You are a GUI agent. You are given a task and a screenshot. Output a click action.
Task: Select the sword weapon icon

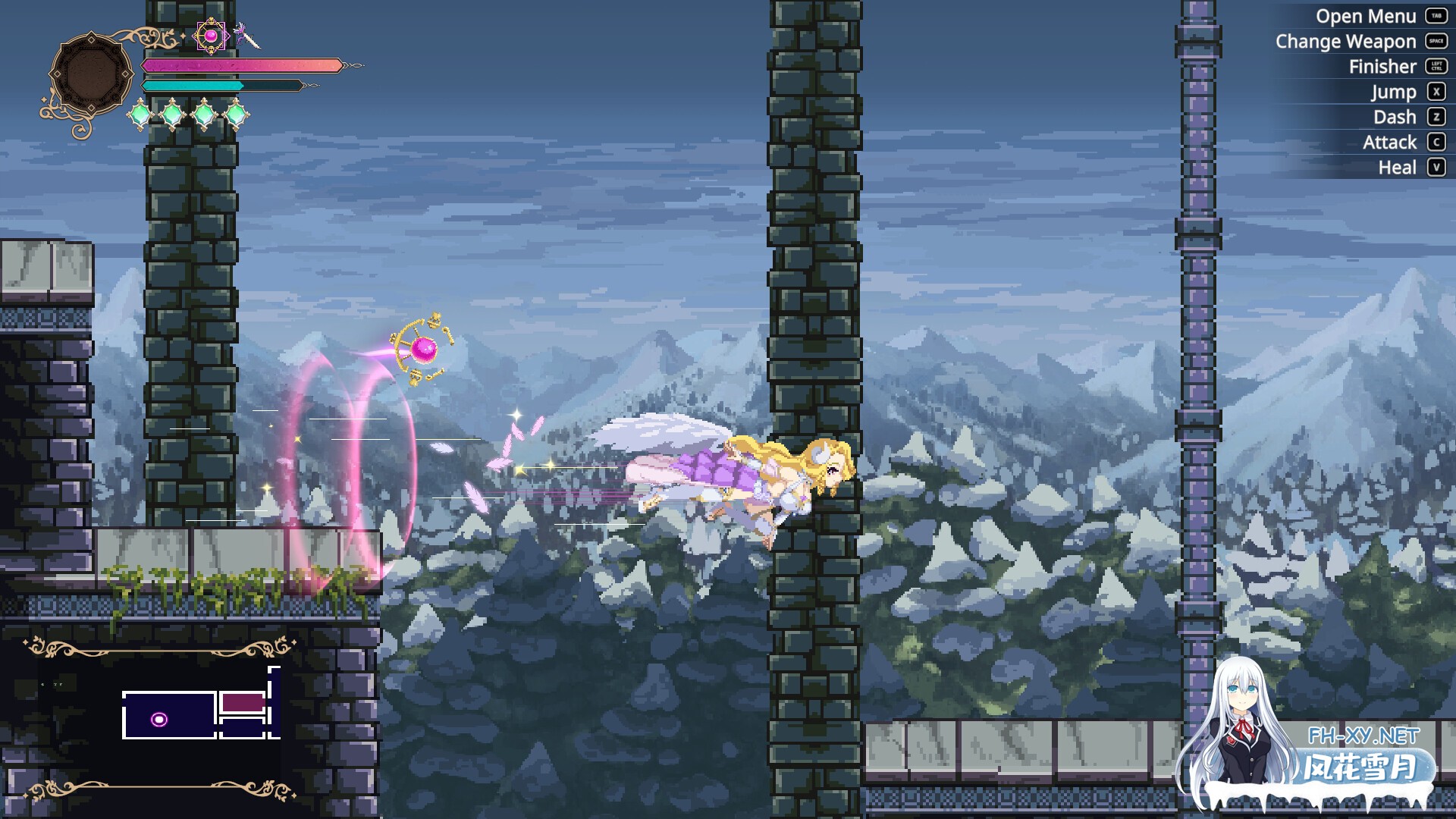click(246, 36)
